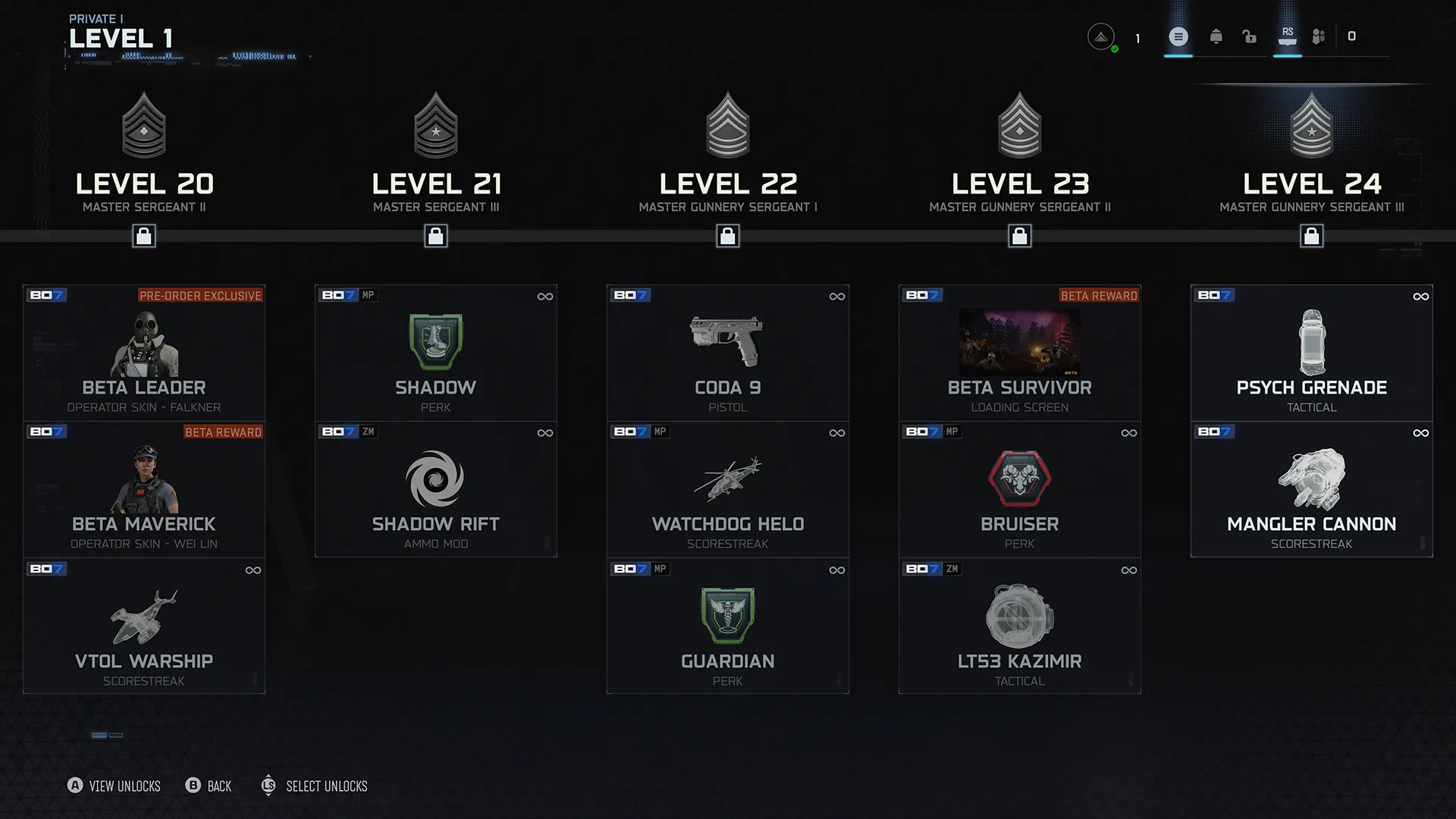Image resolution: width=1456 pixels, height=819 pixels.
Task: Click the player rank emblem icon
Action: click(x=1101, y=36)
